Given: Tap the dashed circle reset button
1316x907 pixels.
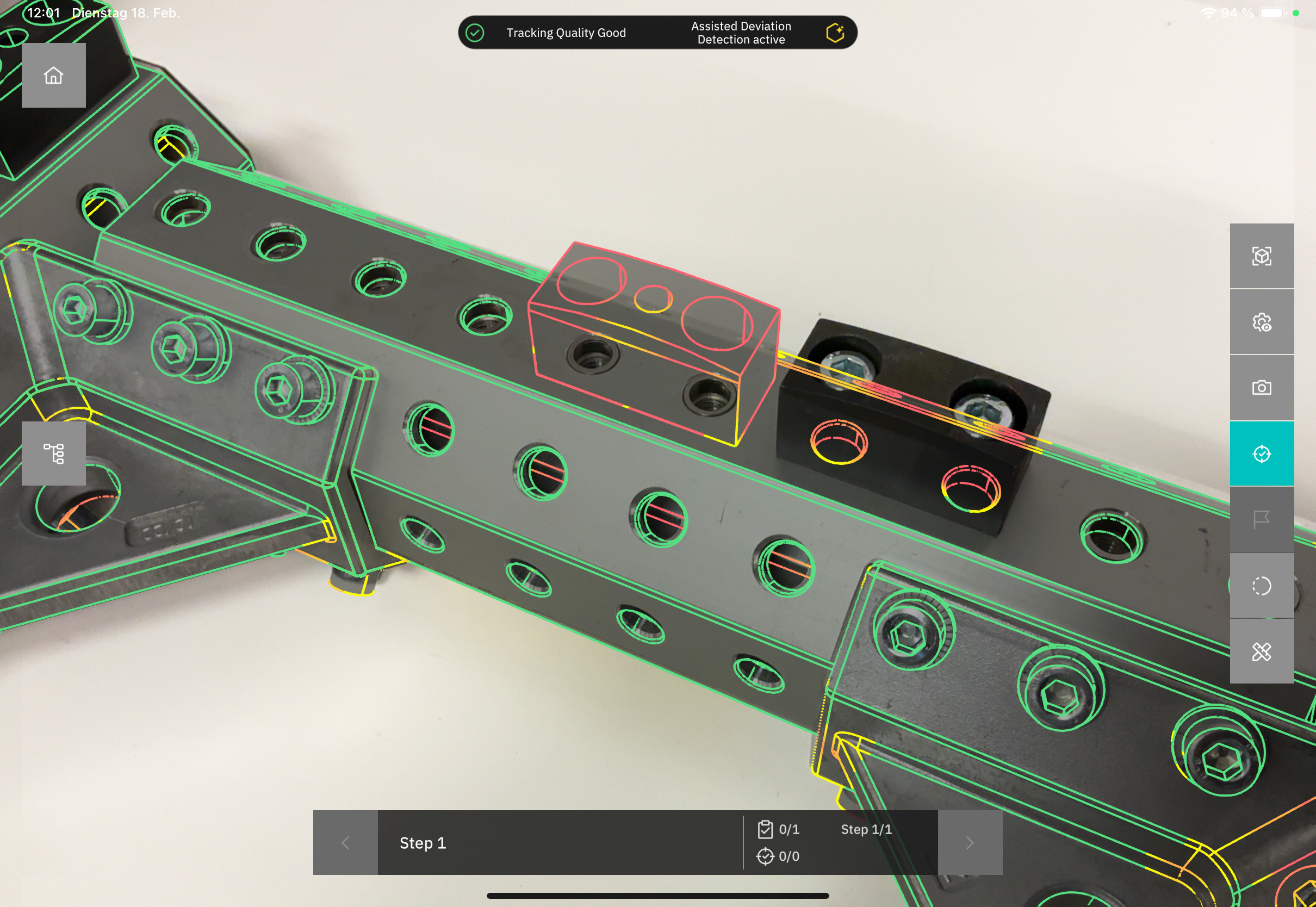Looking at the screenshot, I should point(1262,585).
